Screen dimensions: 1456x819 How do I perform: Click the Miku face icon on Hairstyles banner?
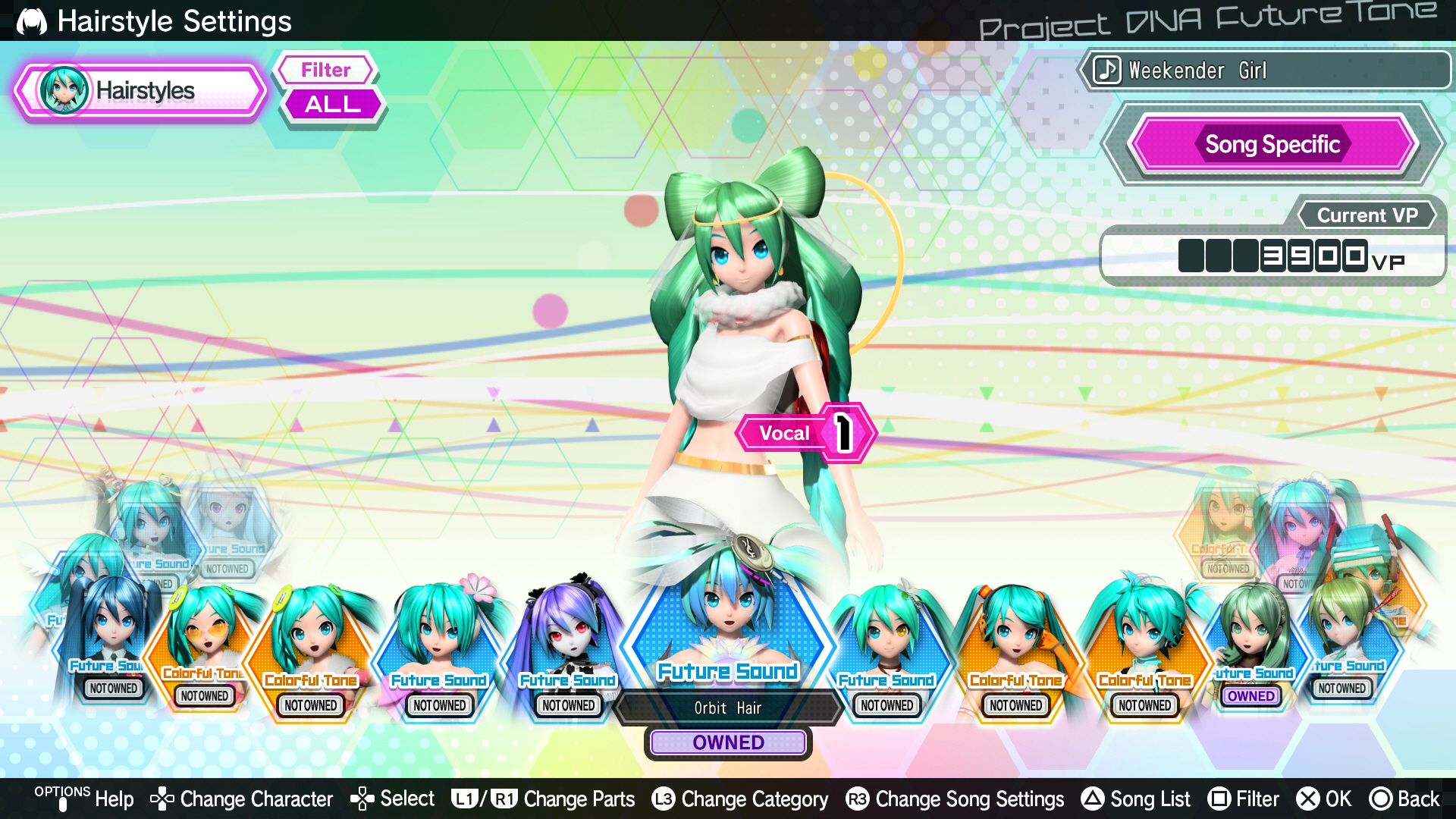(x=64, y=89)
